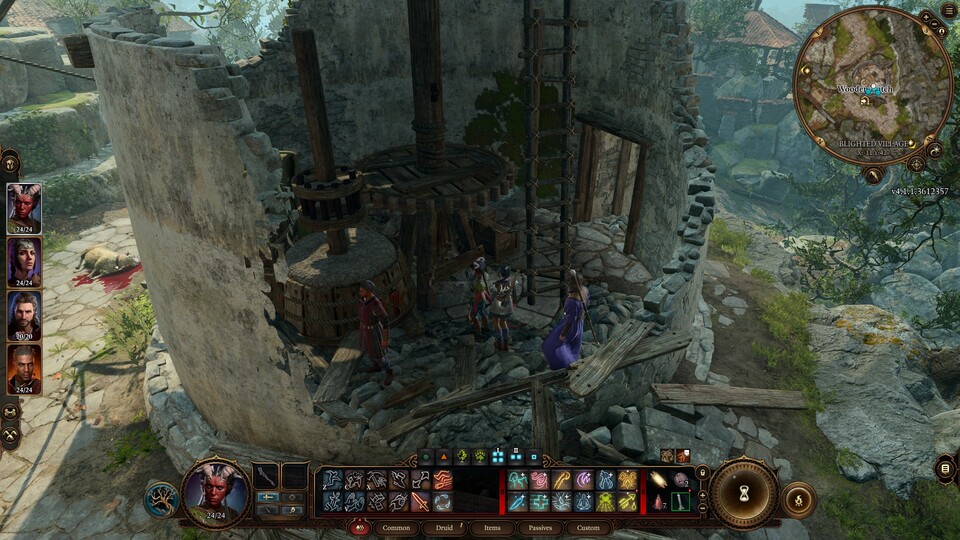This screenshot has height=540, width=960.
Task: Open the Druid spells tab
Action: coord(444,527)
